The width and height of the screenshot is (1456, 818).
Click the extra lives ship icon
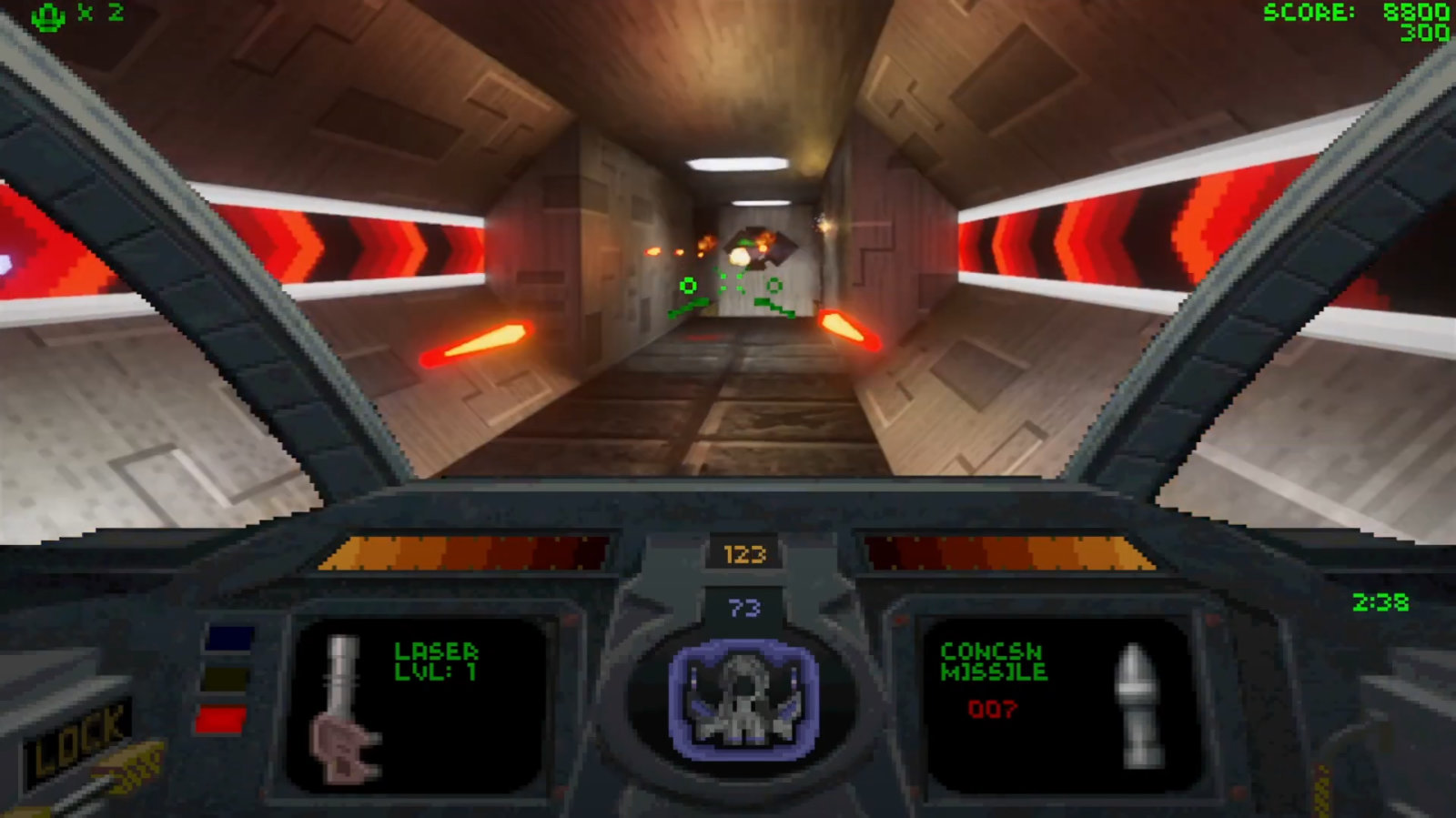click(x=48, y=15)
